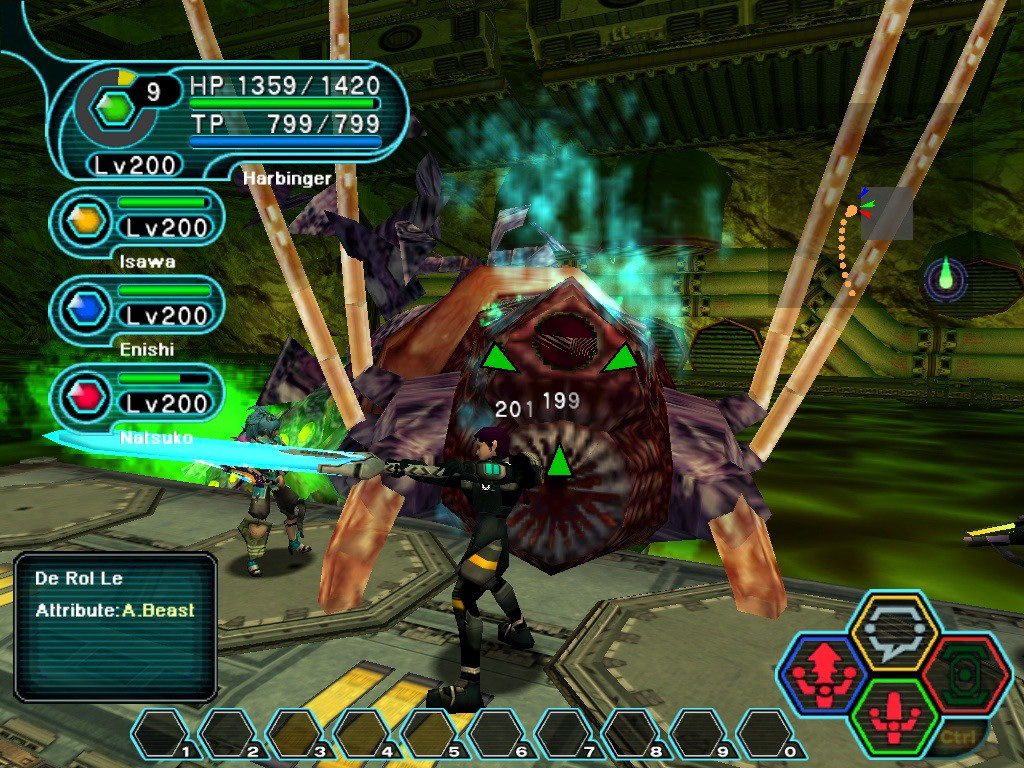Activate the heavy attack in the blue hexagon
The width and height of the screenshot is (1024, 768).
[x=822, y=674]
